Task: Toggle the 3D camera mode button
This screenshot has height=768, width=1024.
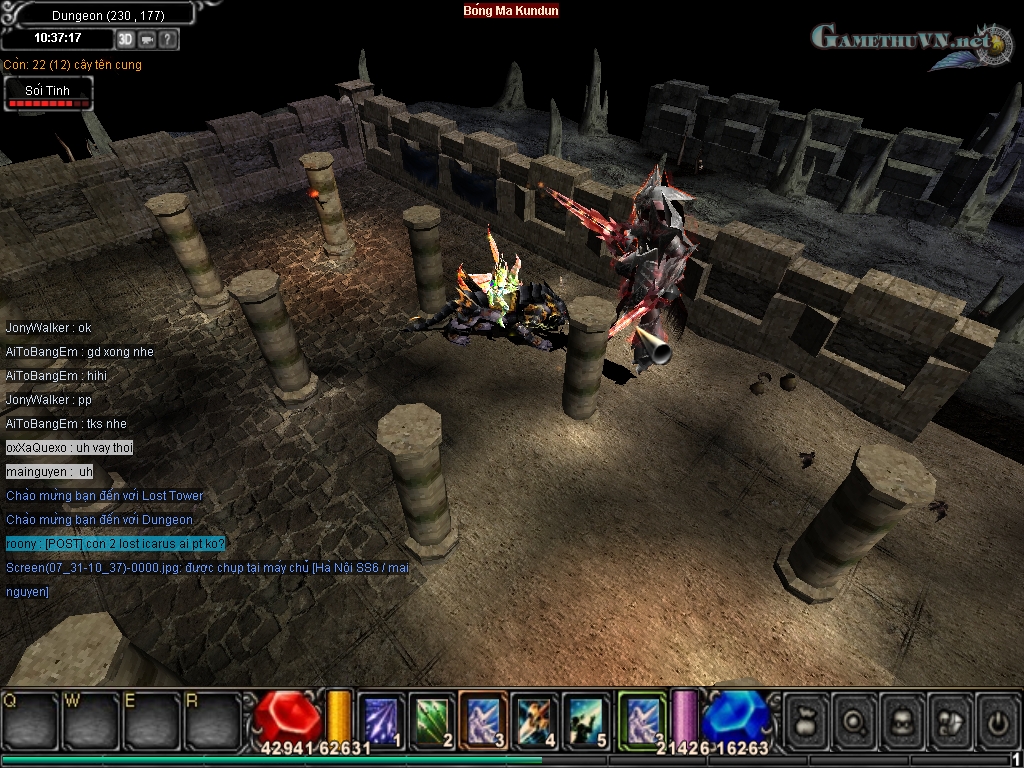Action: [125, 39]
